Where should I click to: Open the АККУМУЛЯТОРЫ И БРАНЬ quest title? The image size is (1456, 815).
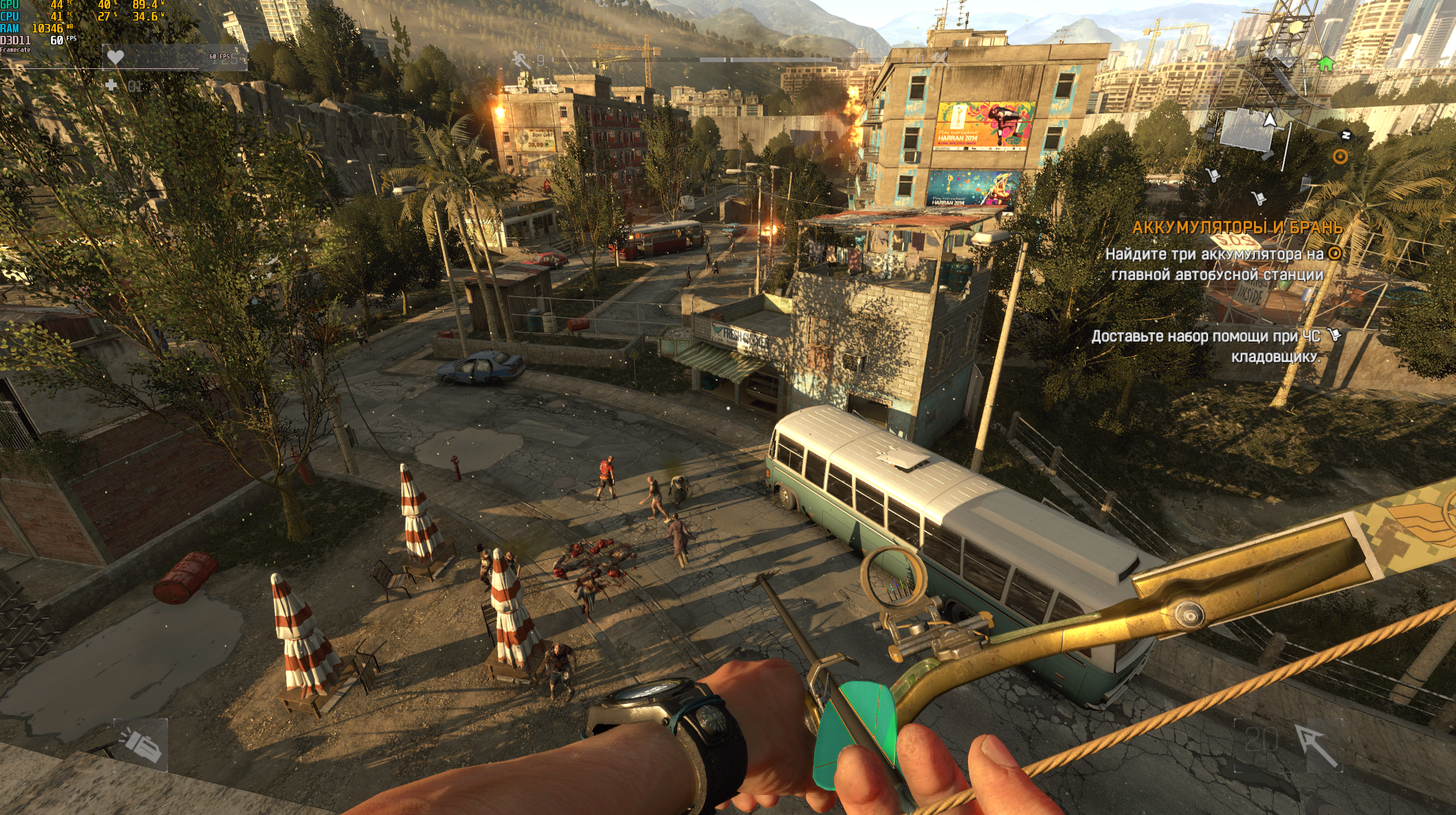click(x=1237, y=228)
